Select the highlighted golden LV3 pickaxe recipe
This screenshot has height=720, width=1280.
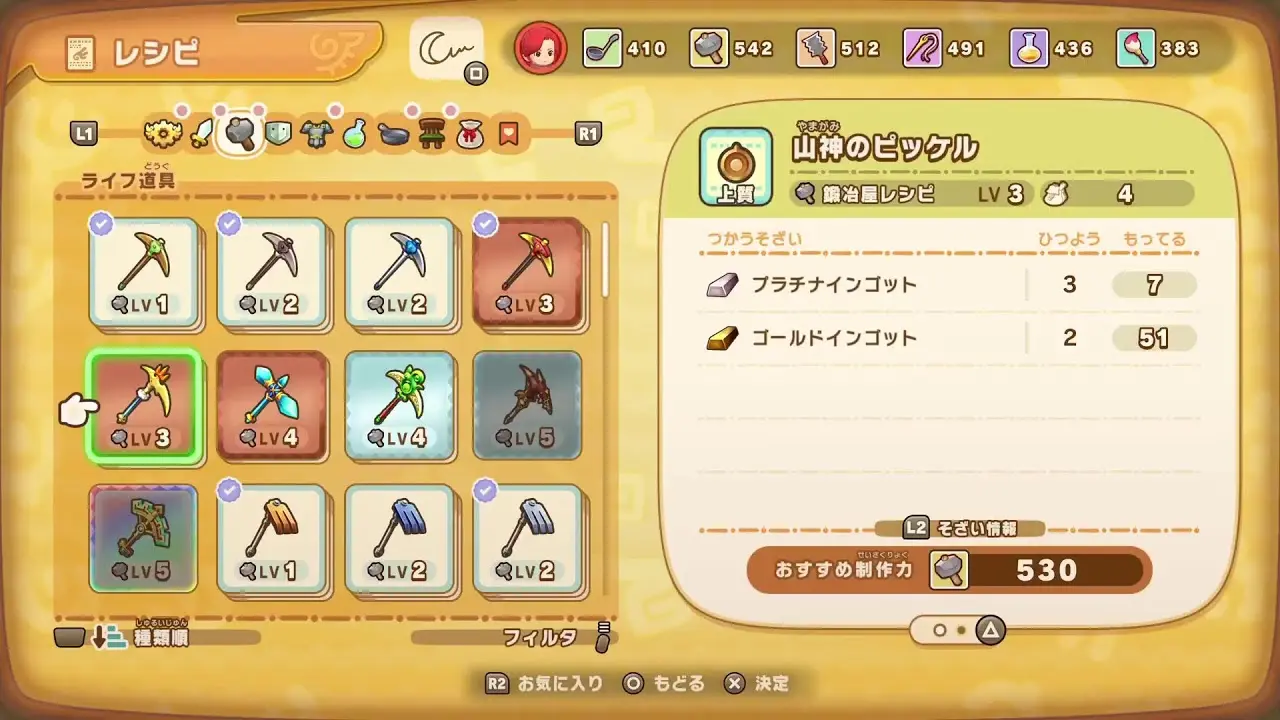144,406
